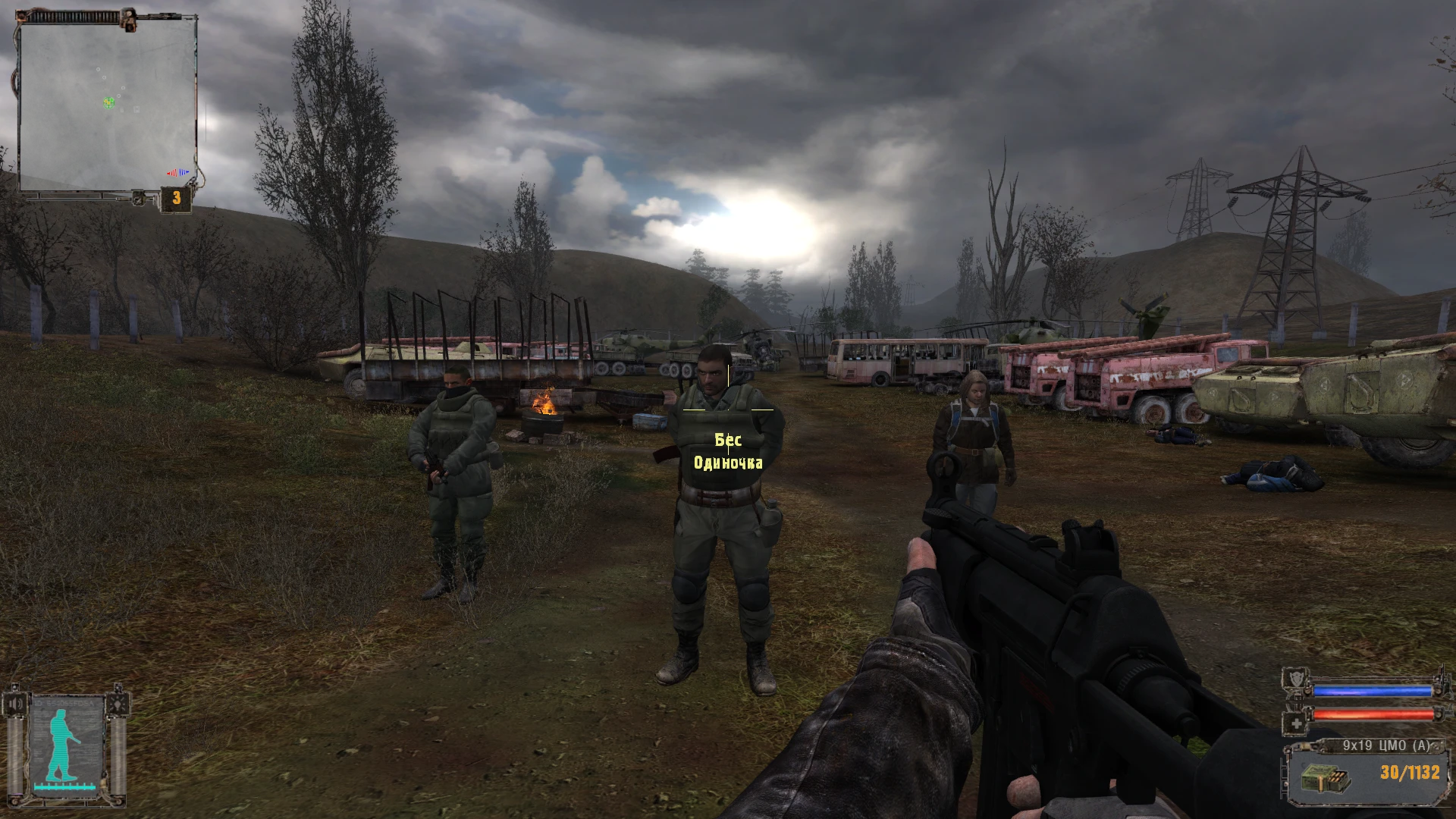Toggle the blue armor bar display
Screen dimensions: 1456x819
tap(1373, 691)
